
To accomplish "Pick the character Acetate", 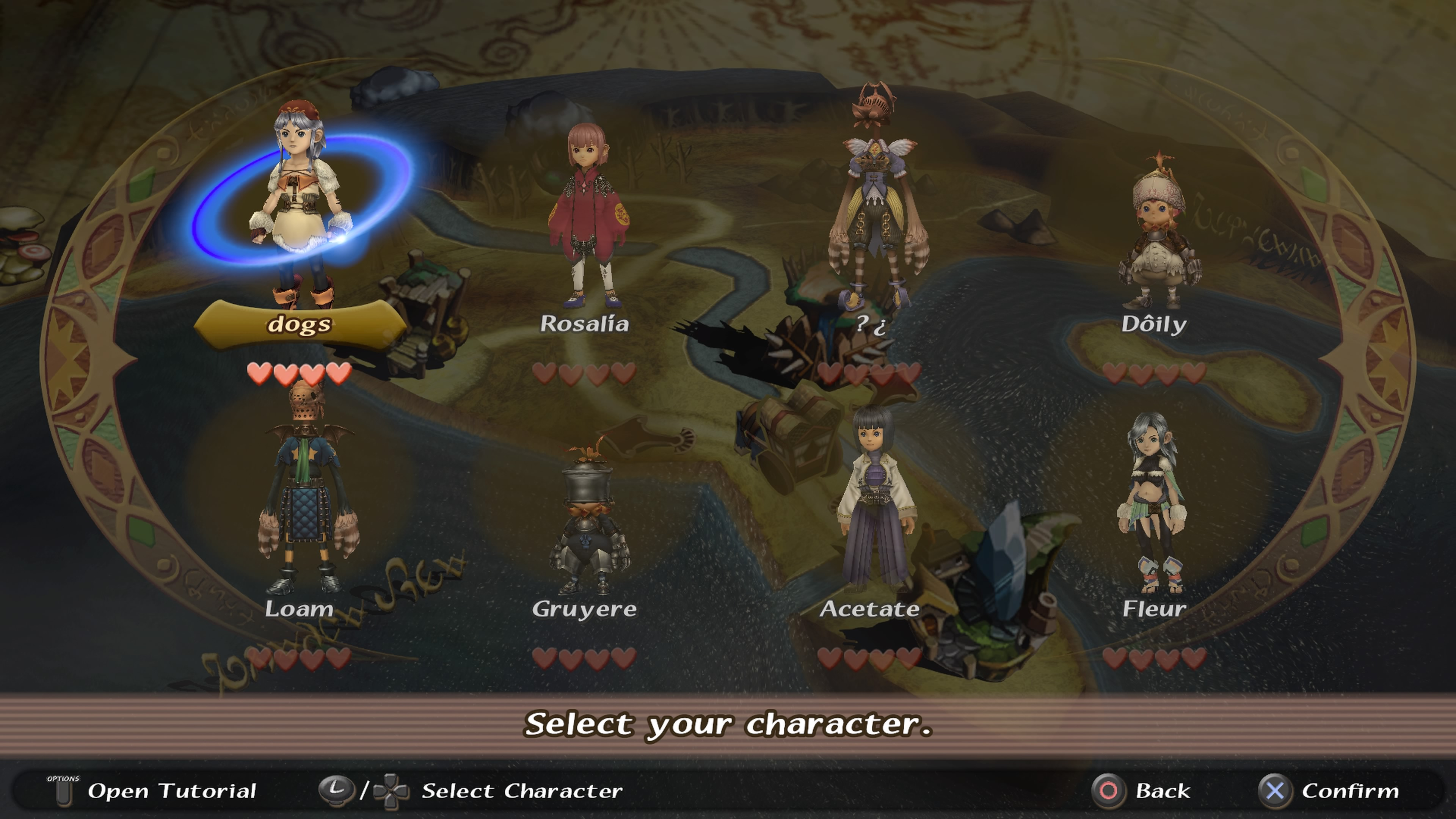I will (x=873, y=503).
